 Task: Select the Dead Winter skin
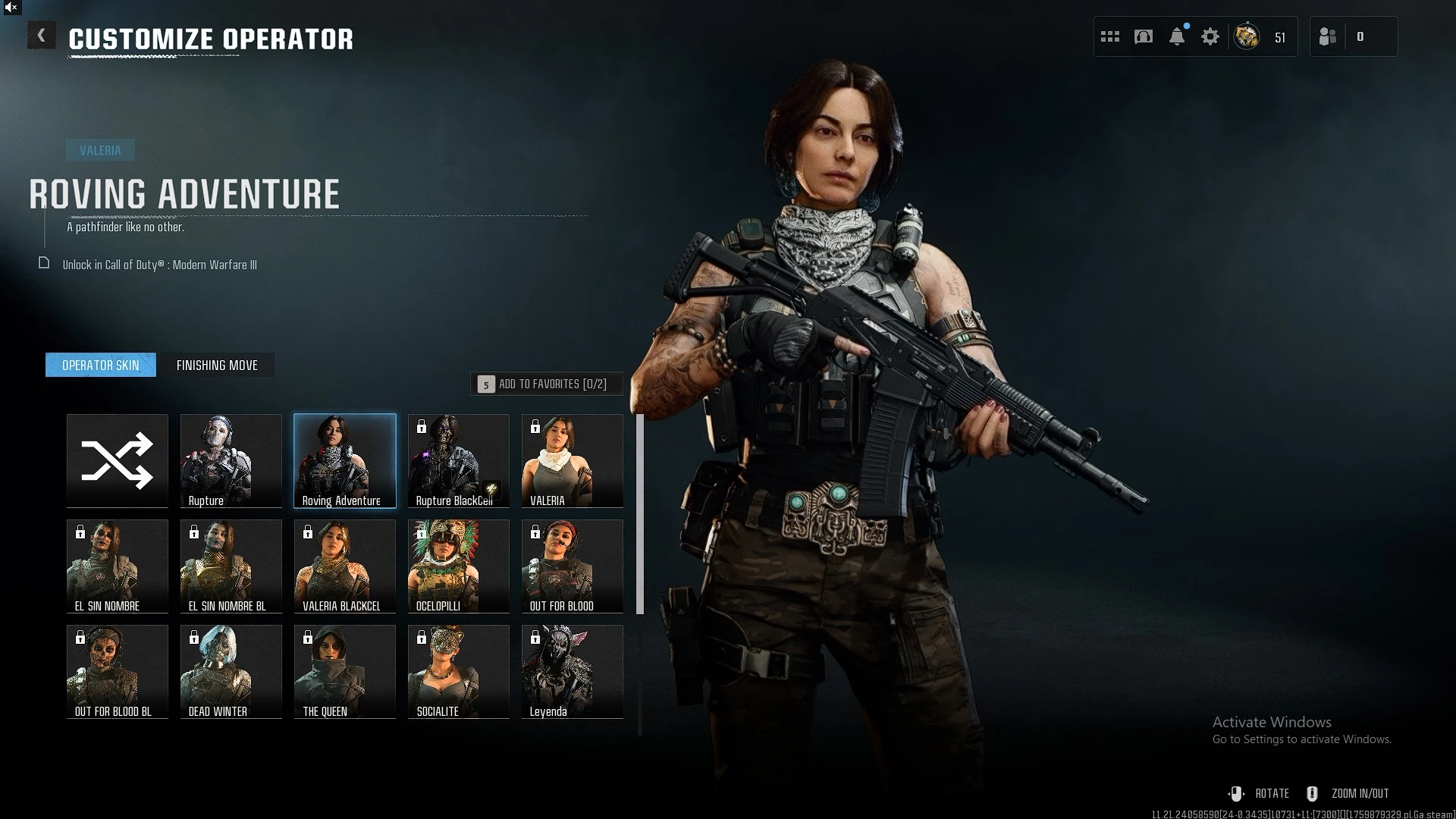pyautogui.click(x=231, y=671)
